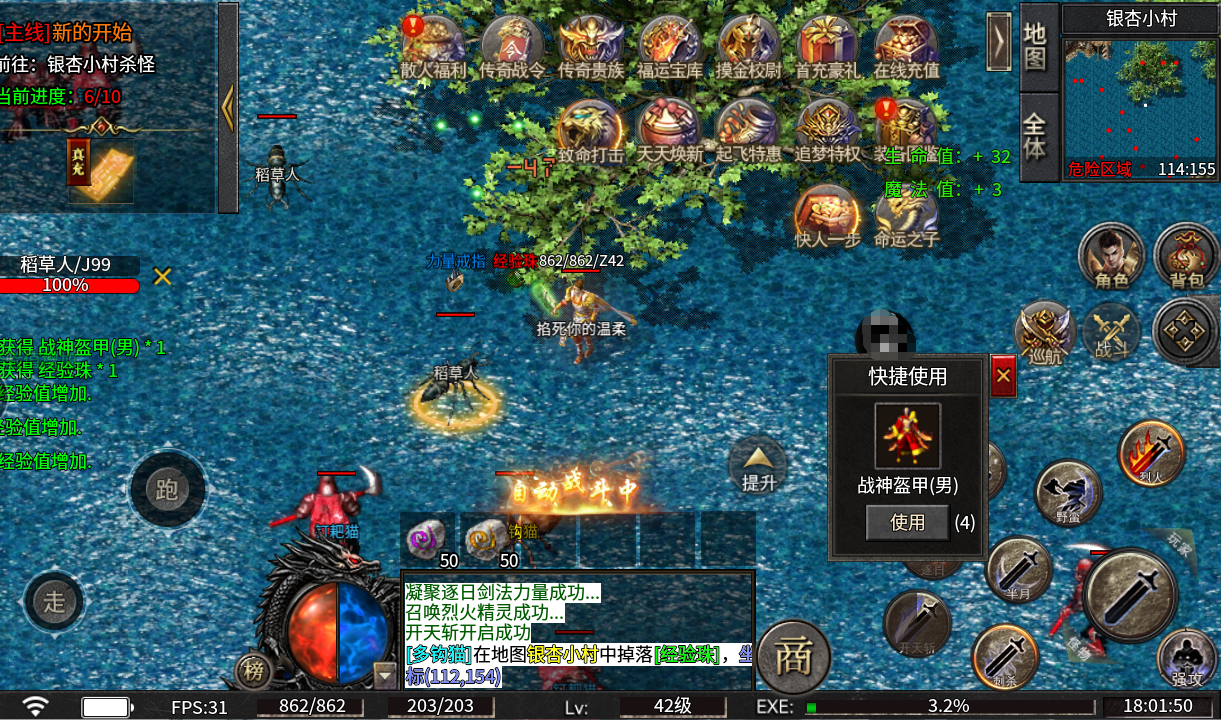Viewport: 1221px width, 720px height.
Task: Open the 地图 map tab
Action: point(1037,46)
